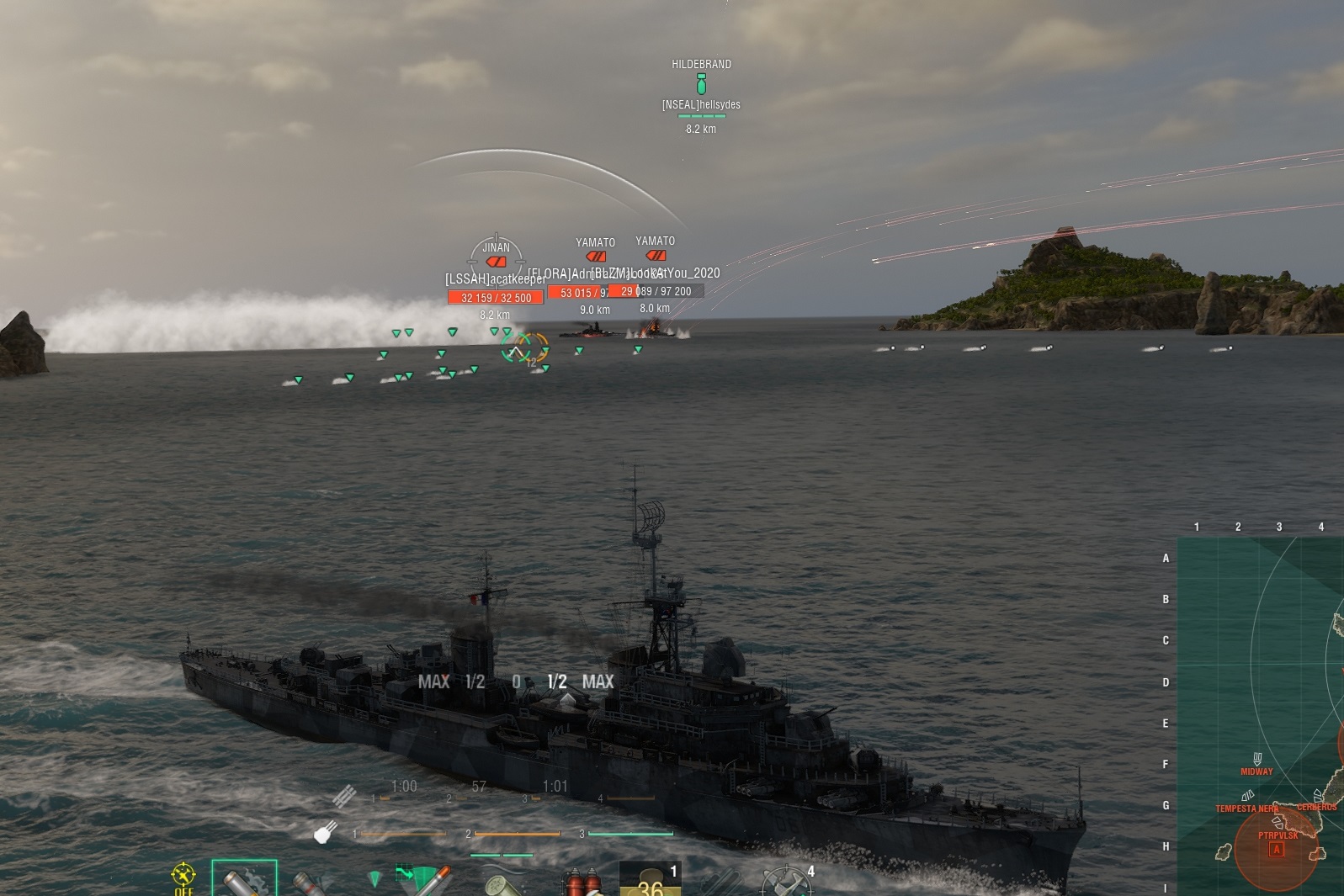Select the main battery turret indicator
The width and height of the screenshot is (1344, 896).
(326, 832)
